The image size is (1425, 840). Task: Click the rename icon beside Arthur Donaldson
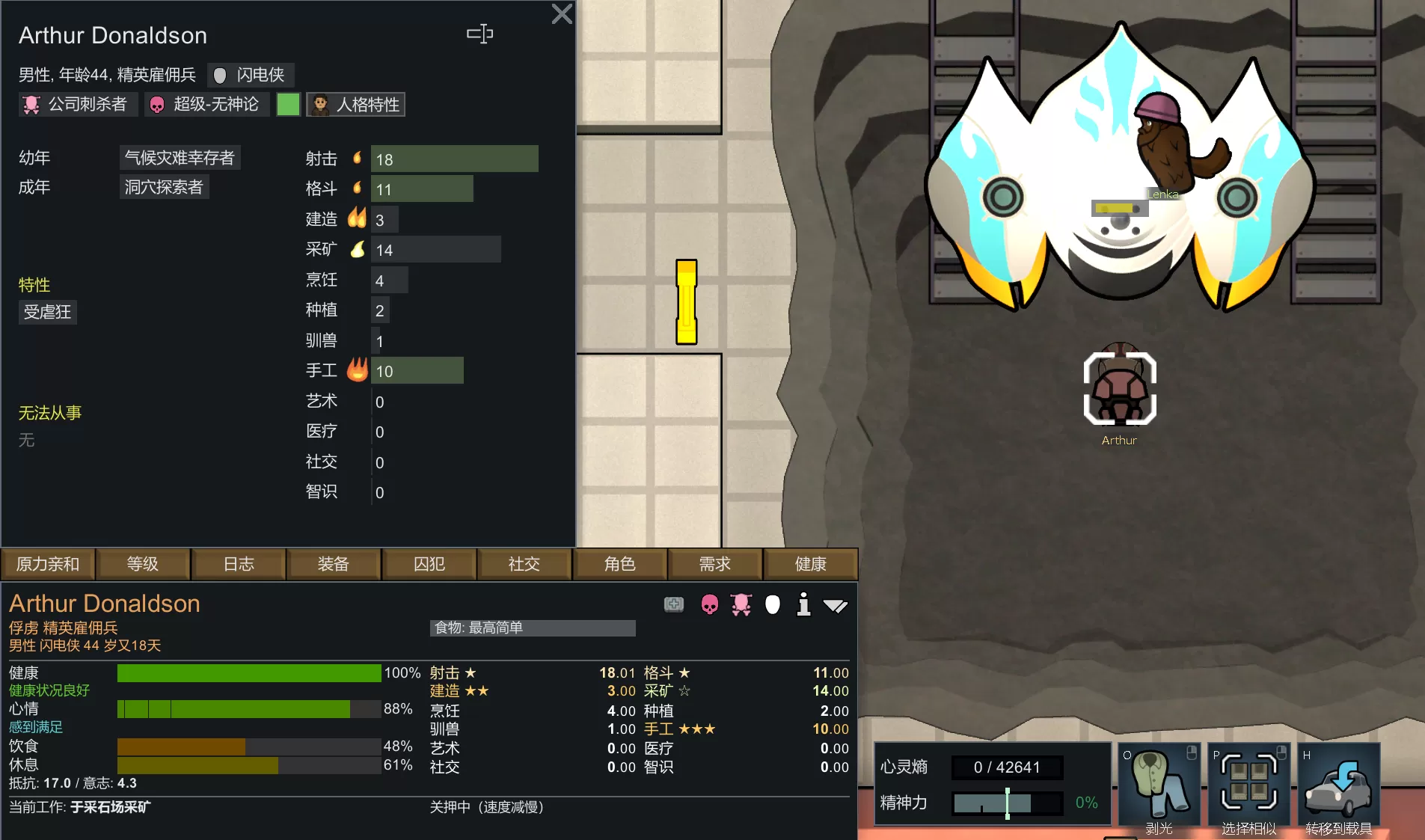click(479, 34)
